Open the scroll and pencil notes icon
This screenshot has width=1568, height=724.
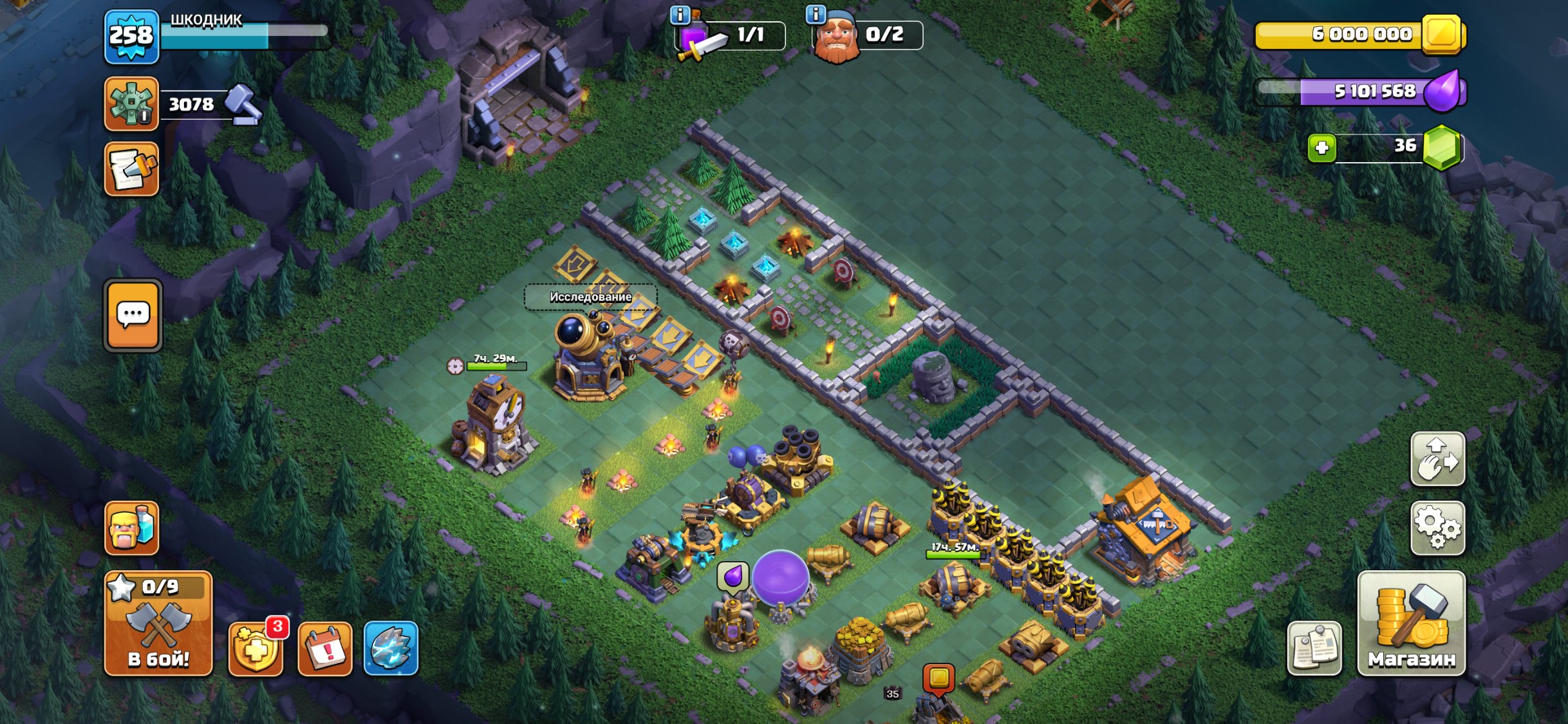131,169
